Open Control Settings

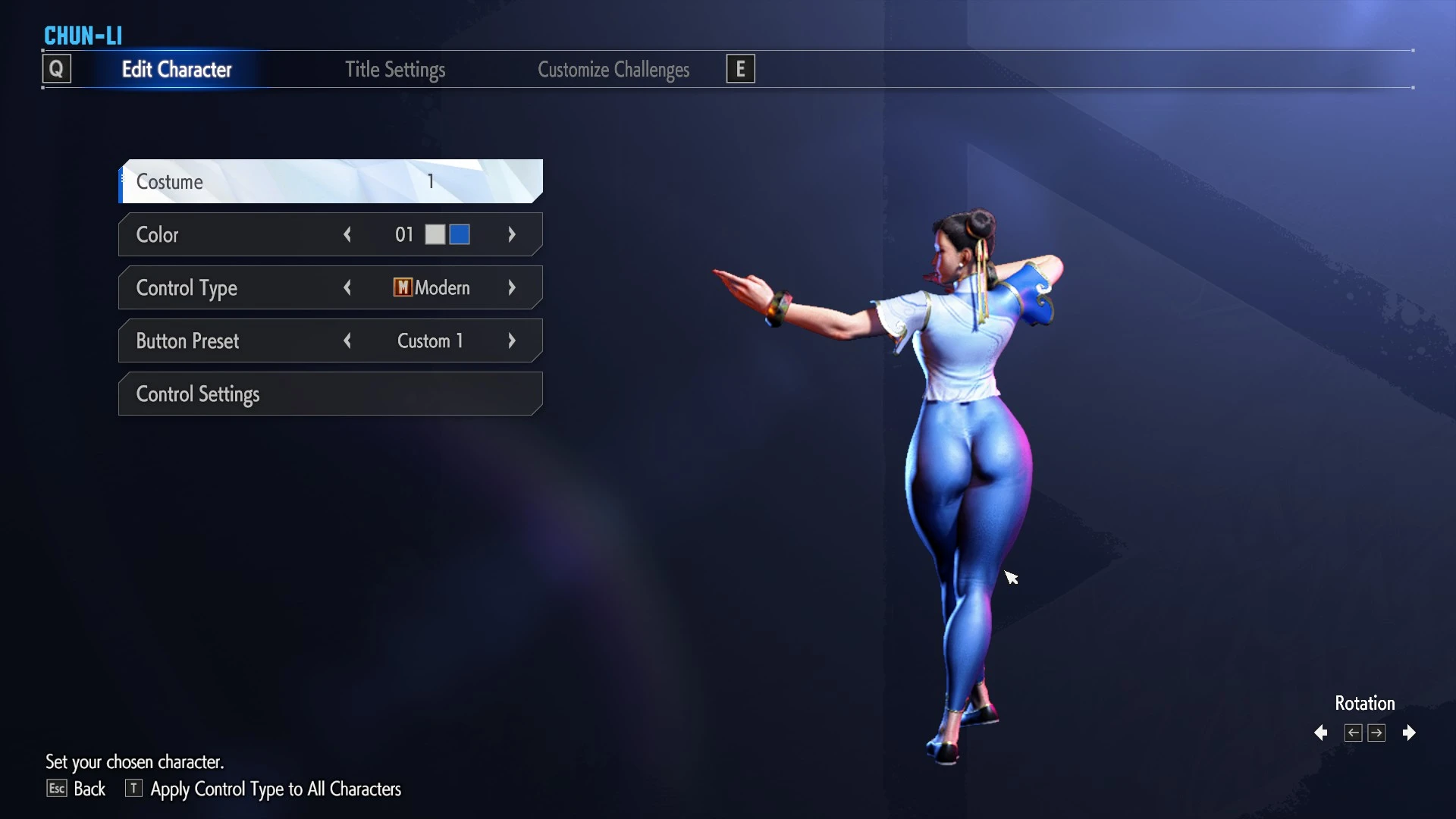330,394
